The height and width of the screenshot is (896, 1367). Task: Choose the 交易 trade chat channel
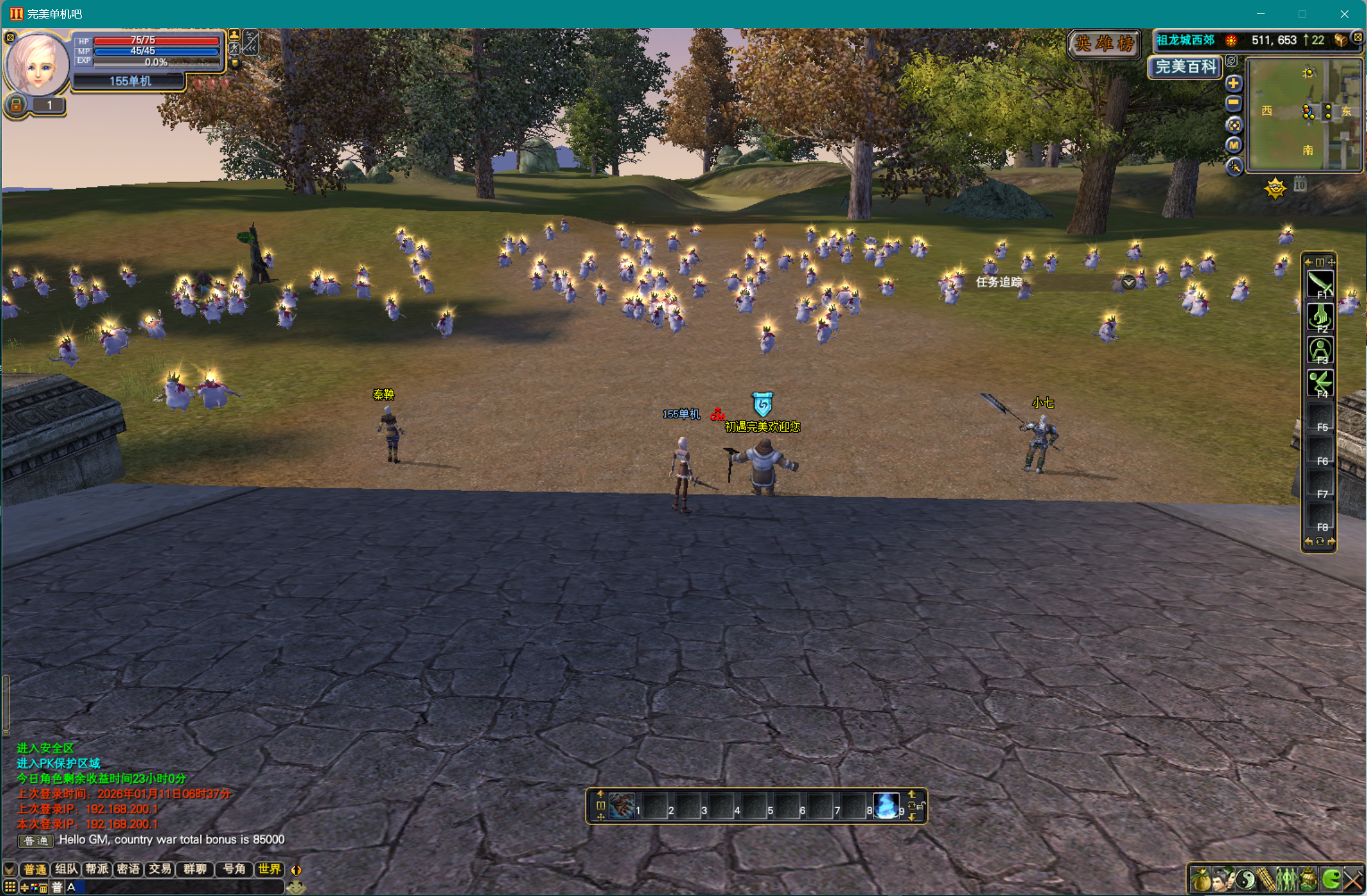pyautogui.click(x=160, y=869)
